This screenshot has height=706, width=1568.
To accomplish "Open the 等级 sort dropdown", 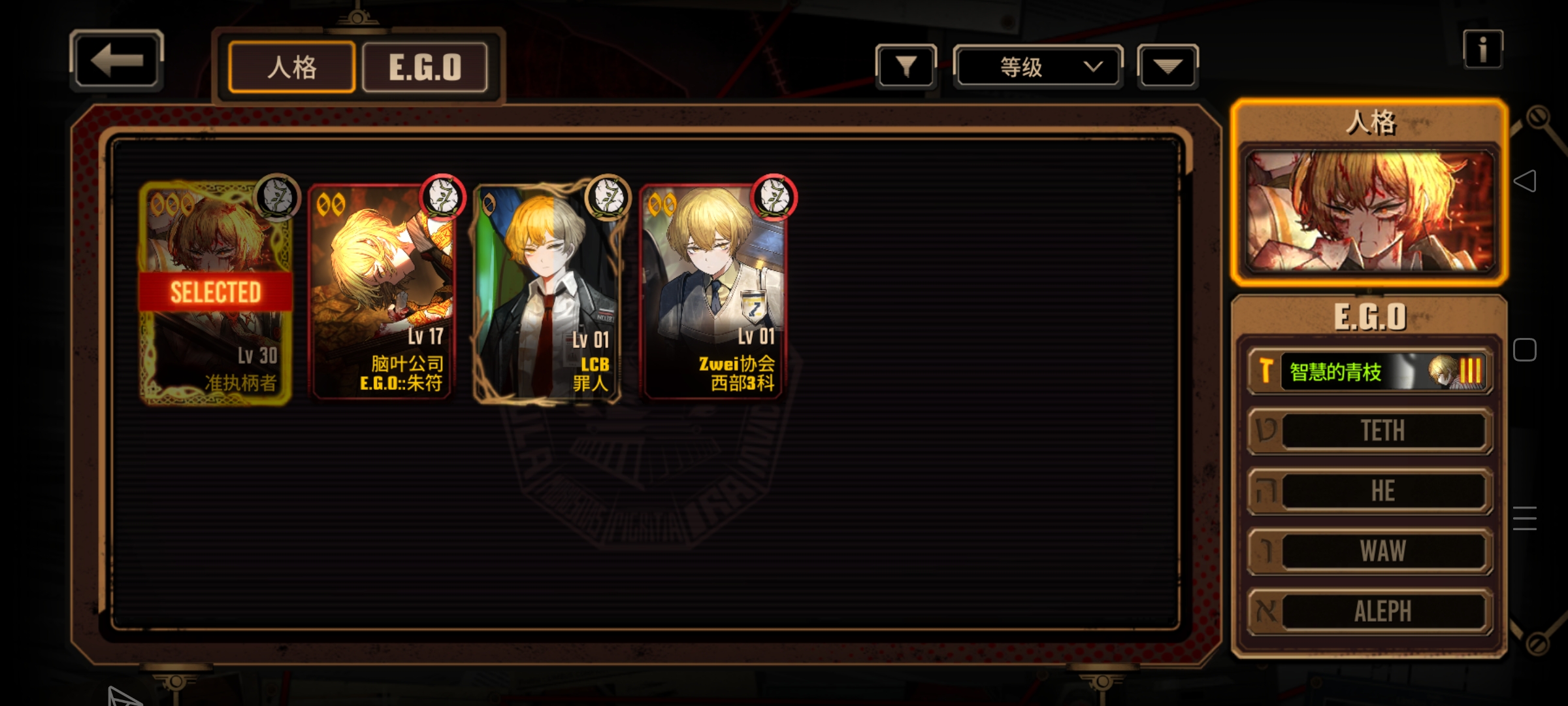I will (x=1037, y=67).
